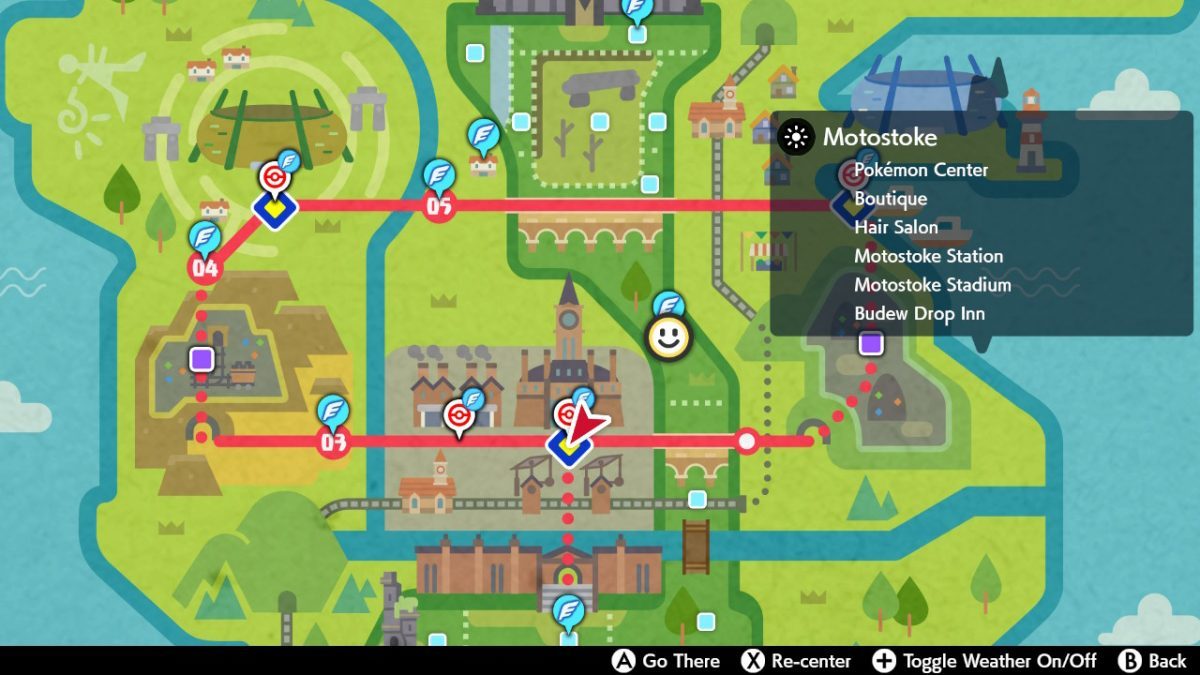Click the red player arrow on Motostoke
This screenshot has height=675, width=1200.
pyautogui.click(x=587, y=425)
